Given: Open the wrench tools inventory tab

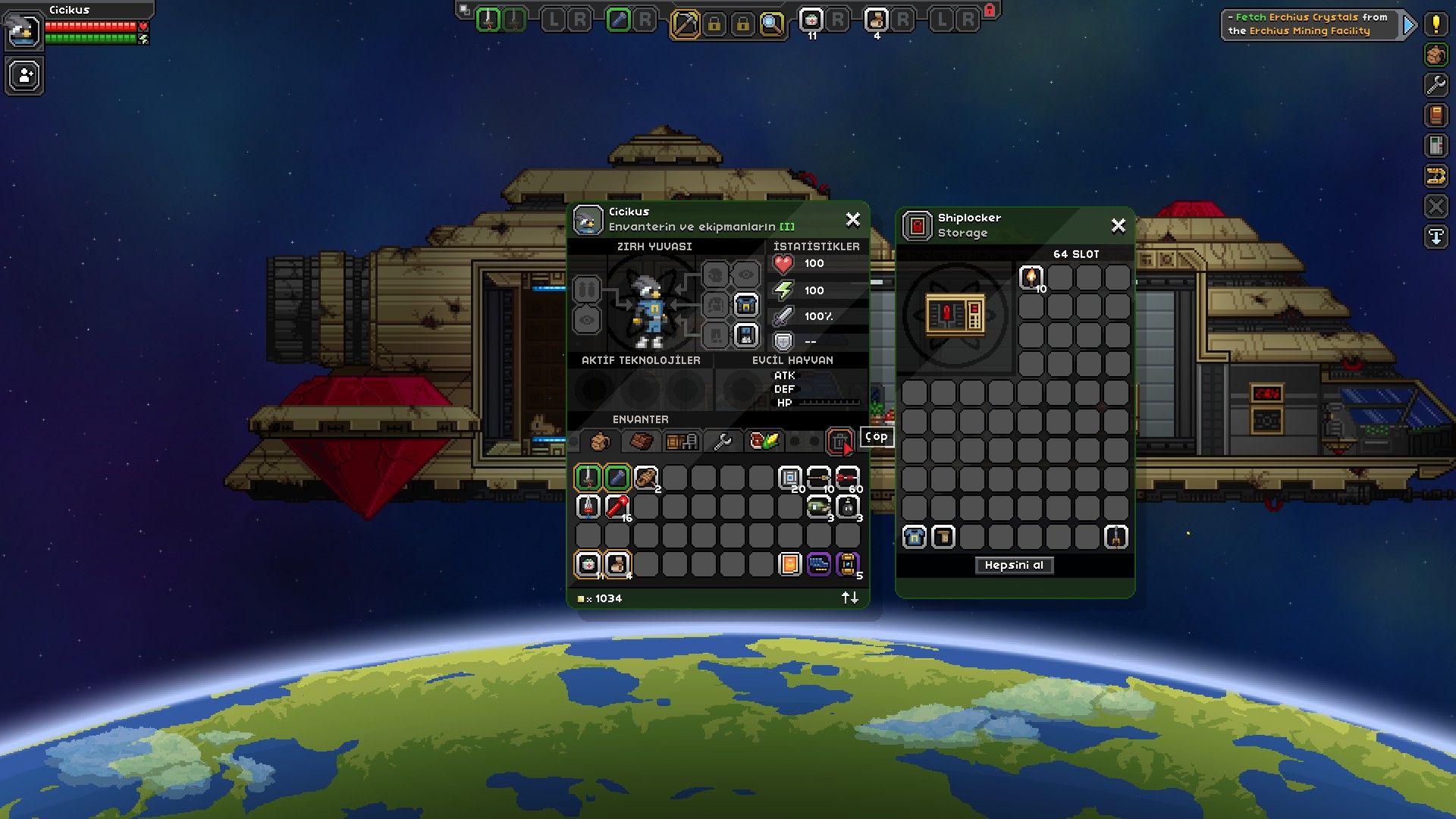Looking at the screenshot, I should click(x=723, y=441).
